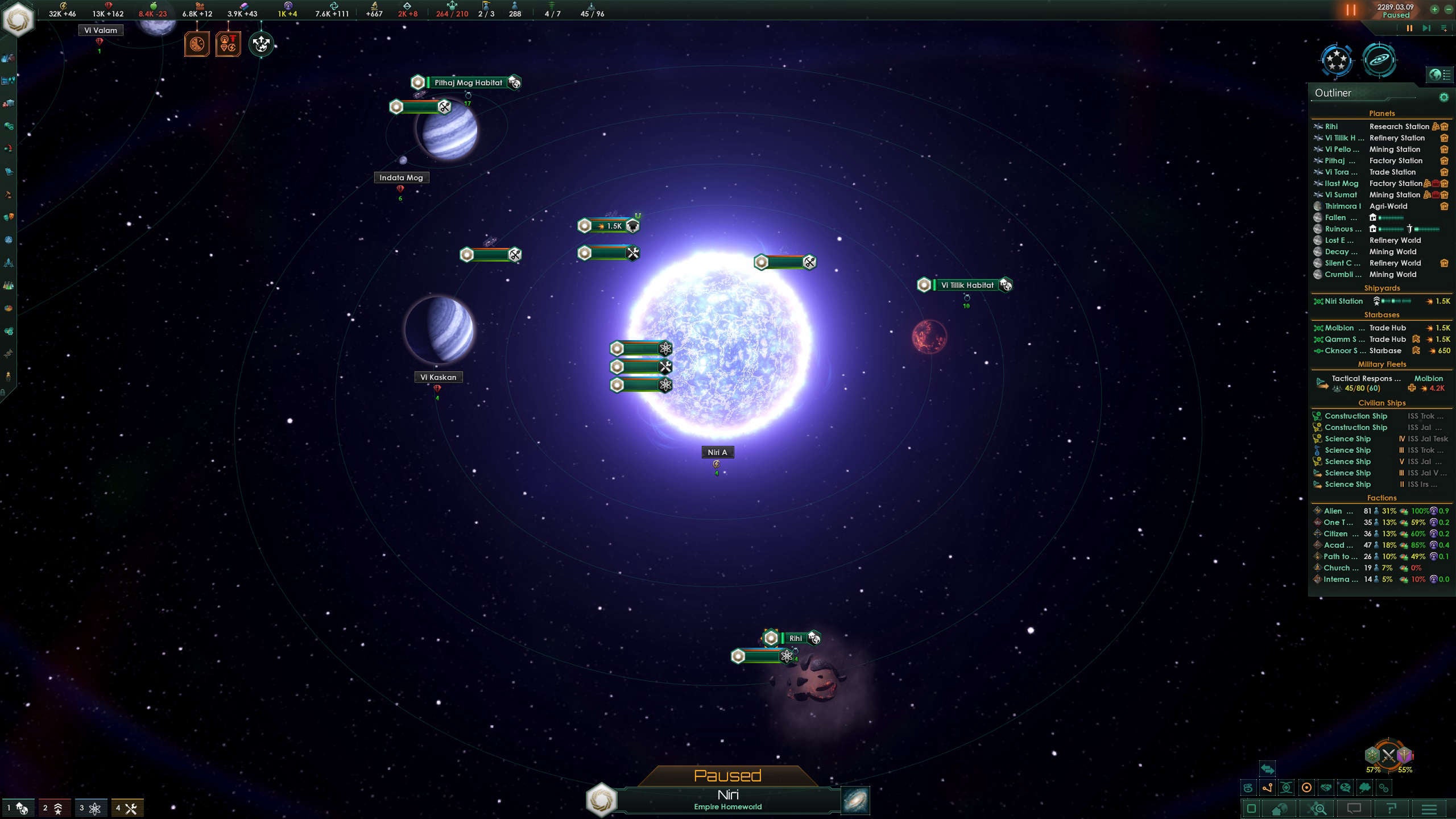The height and width of the screenshot is (819, 1456).
Task: Switch to the galaxy map view
Action: point(855,800)
